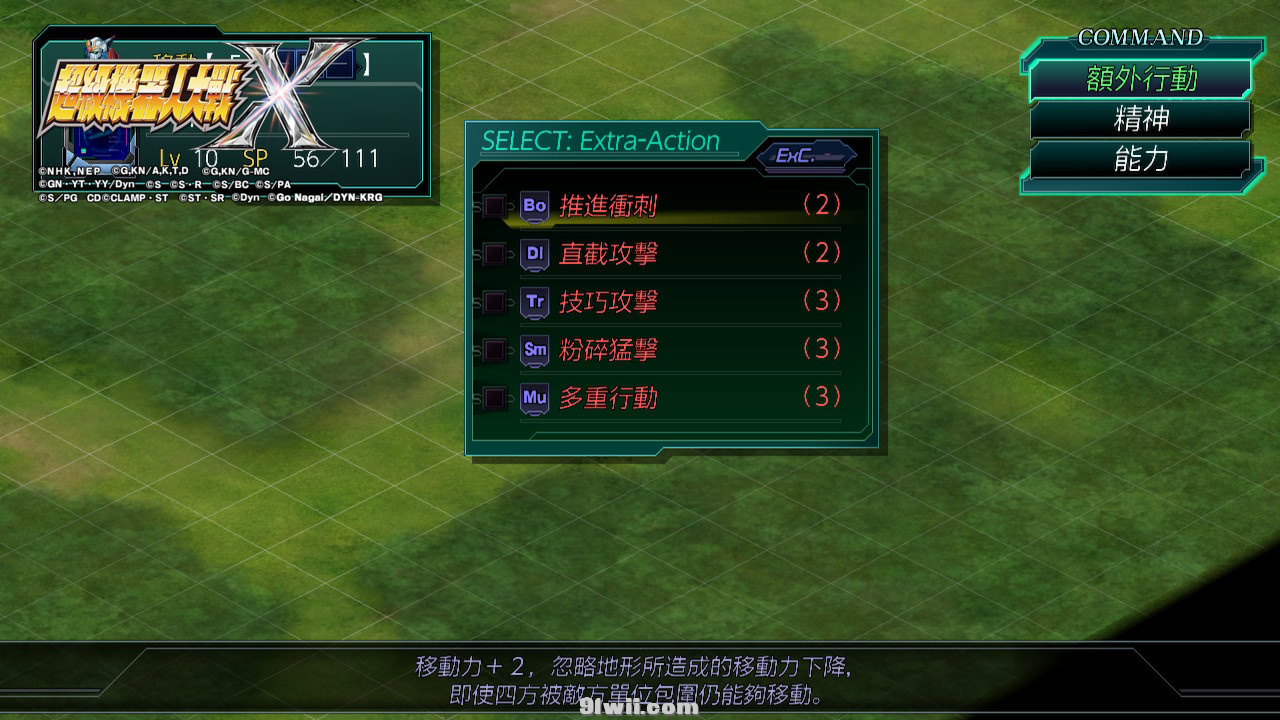This screenshot has width=1280, height=720.
Task: Open the 精神 command
Action: click(x=1140, y=120)
